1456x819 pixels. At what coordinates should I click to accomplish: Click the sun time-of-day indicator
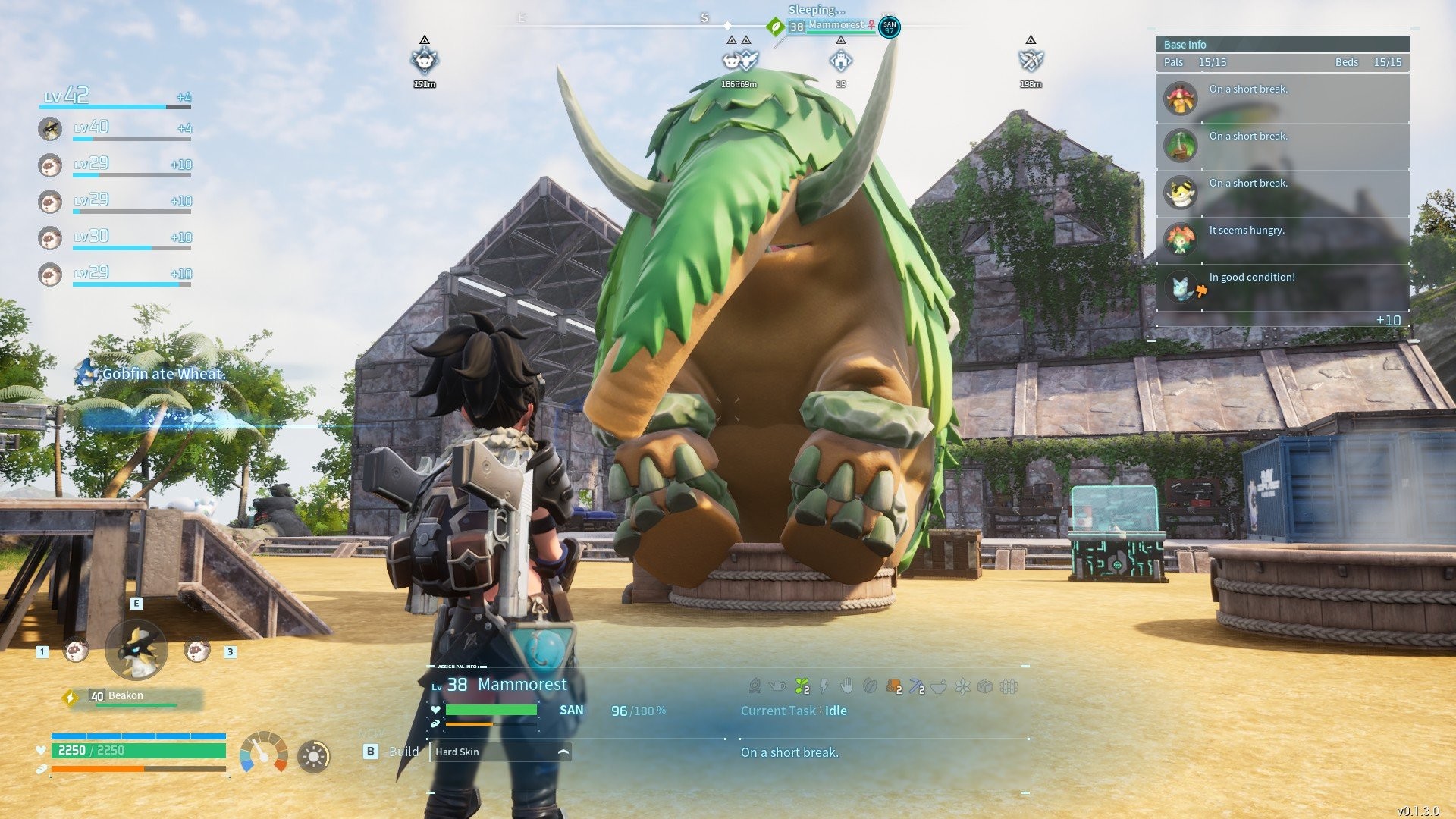pyautogui.click(x=313, y=756)
